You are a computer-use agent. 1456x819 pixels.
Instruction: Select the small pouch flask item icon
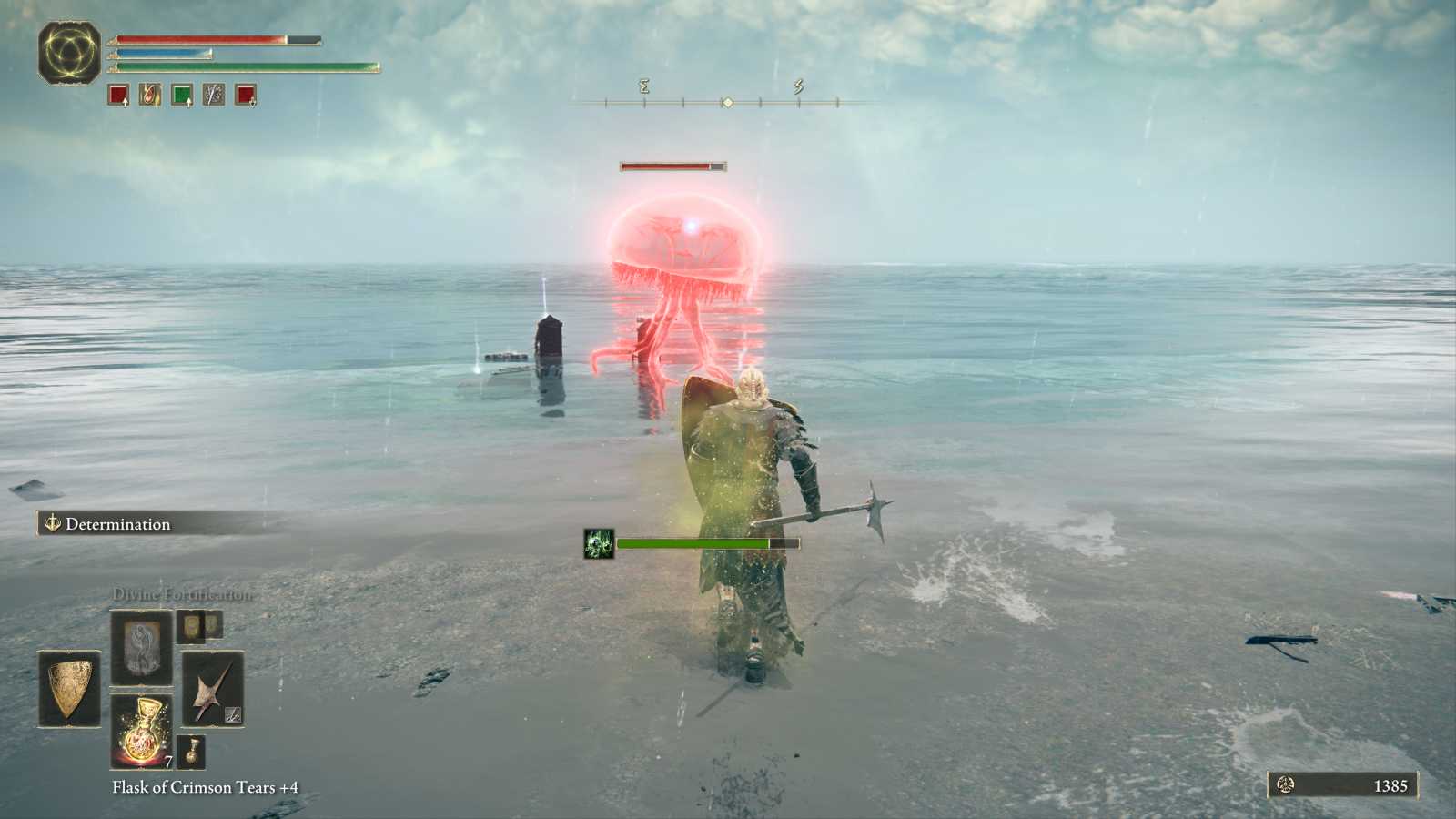(191, 753)
